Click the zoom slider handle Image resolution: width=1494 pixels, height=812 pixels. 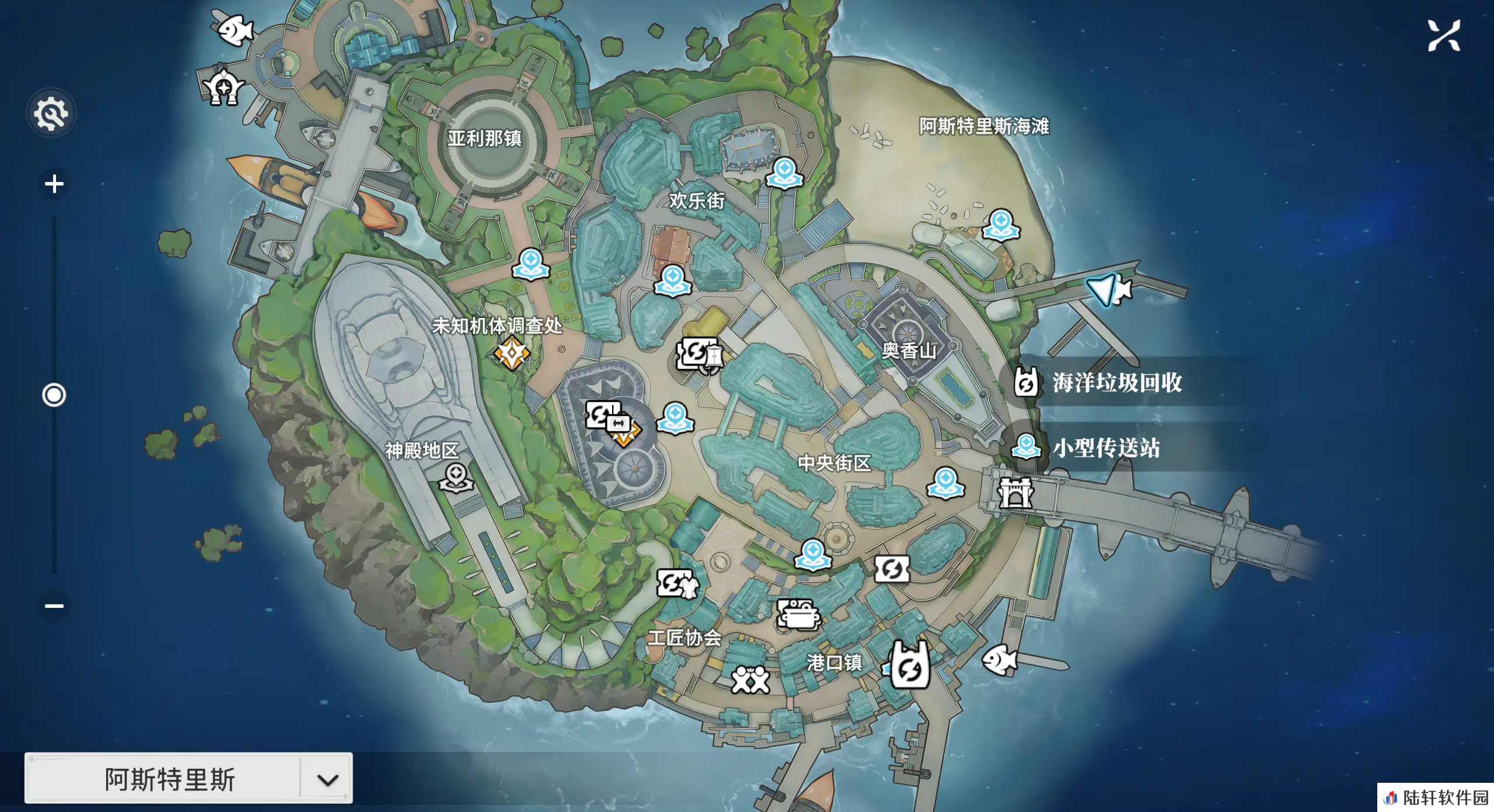pyautogui.click(x=54, y=395)
